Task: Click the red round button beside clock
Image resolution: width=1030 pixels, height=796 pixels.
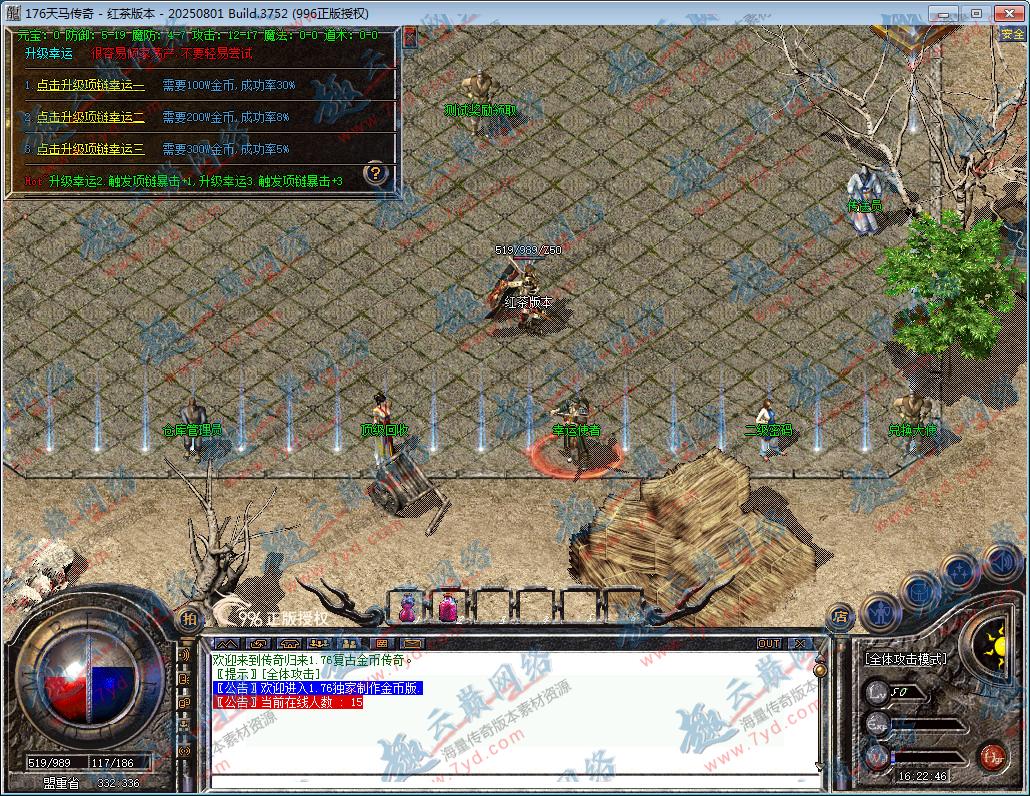Action: [991, 755]
